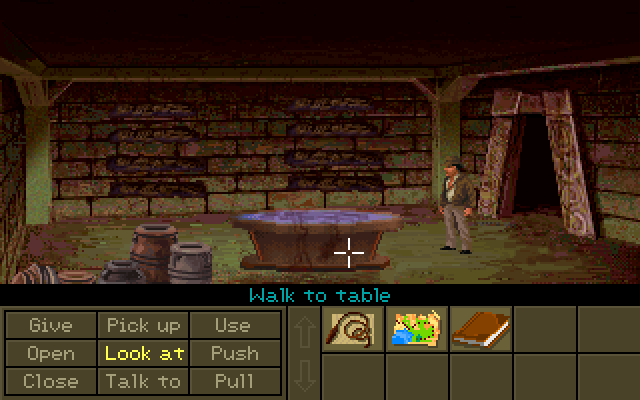Select the Close verb
Screen dimensions: 640x400
pyautogui.click(x=50, y=381)
